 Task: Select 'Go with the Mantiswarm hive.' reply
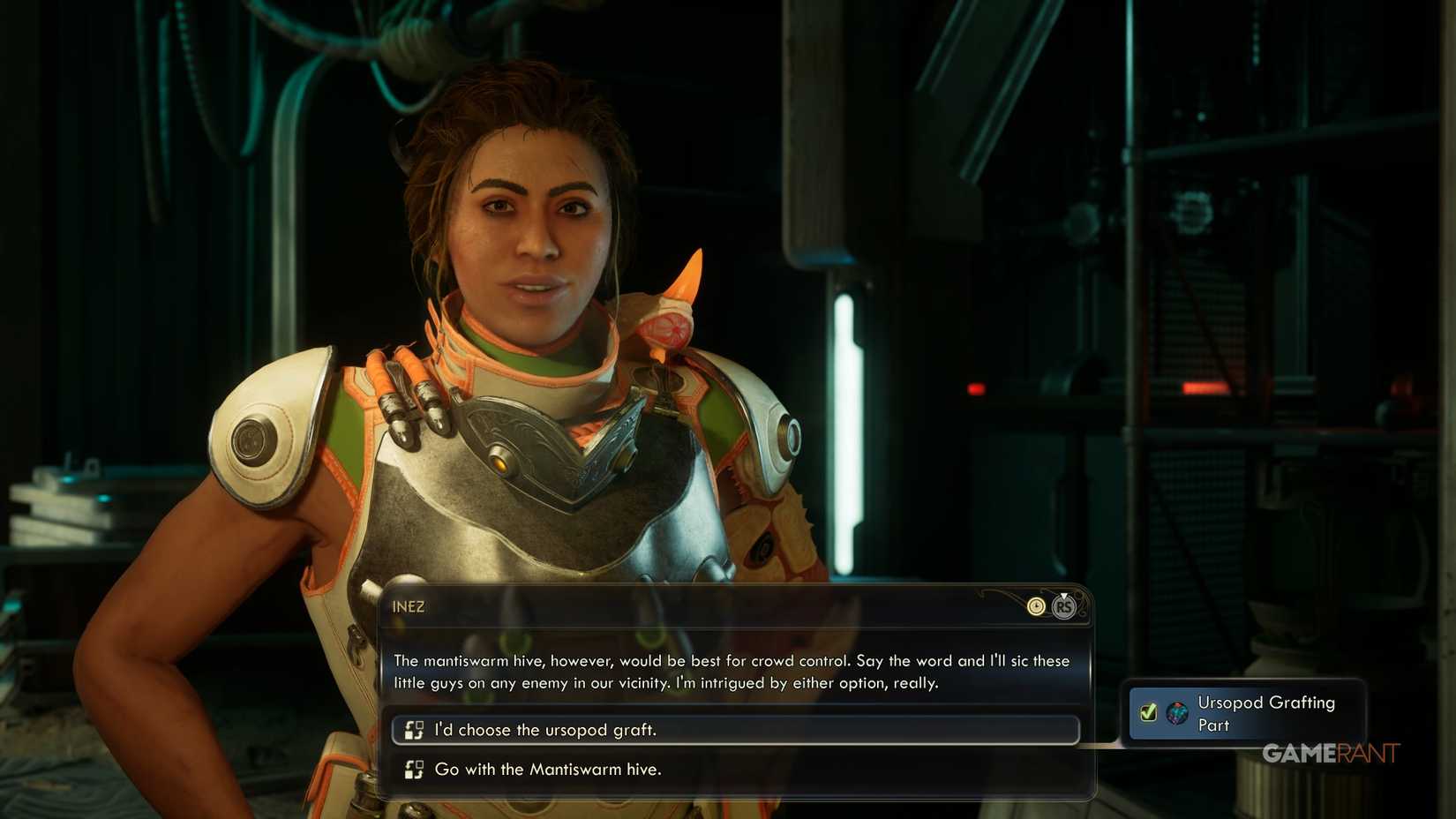[547, 769]
